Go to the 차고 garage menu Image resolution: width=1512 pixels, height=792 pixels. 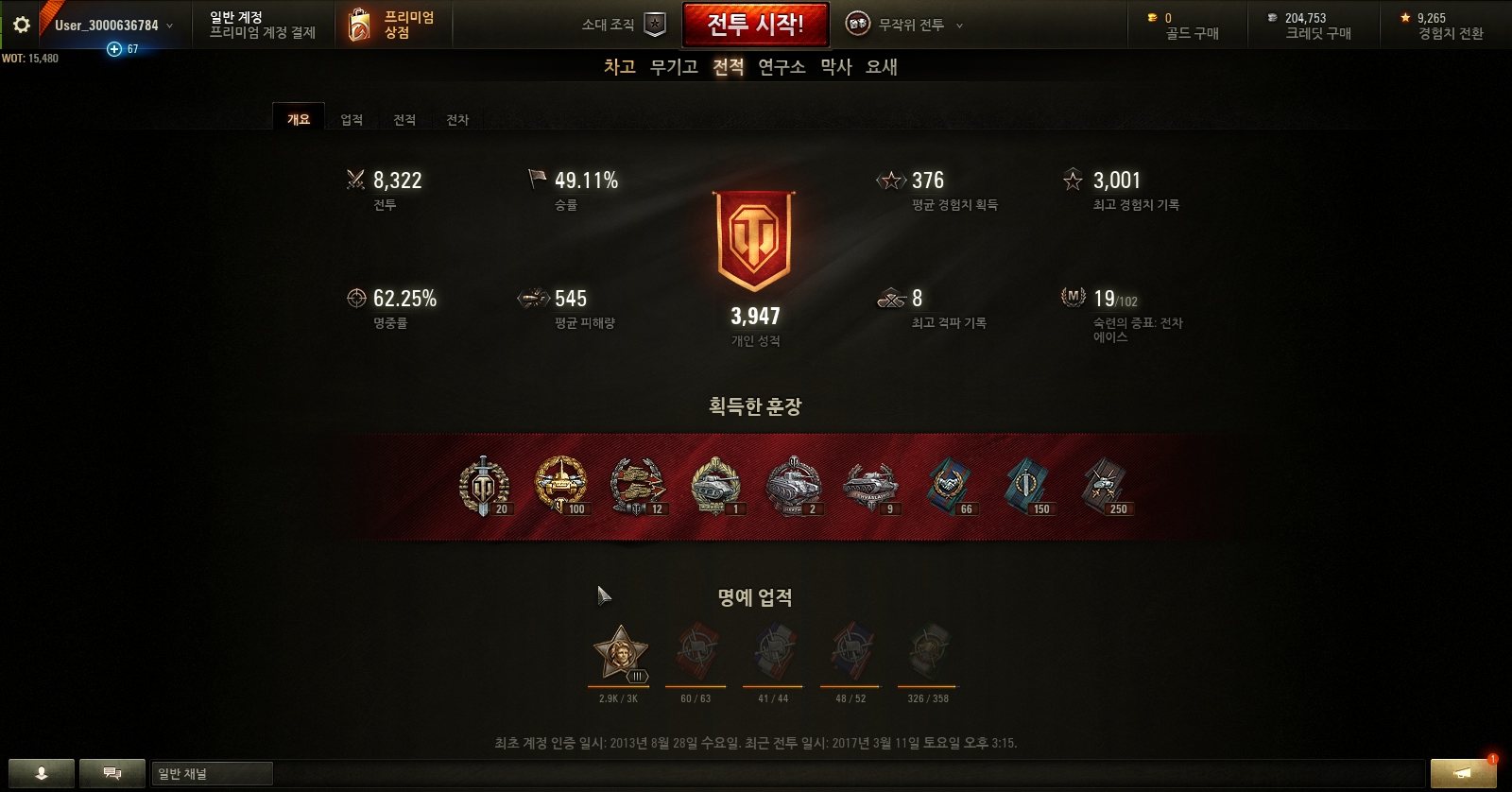tap(620, 67)
